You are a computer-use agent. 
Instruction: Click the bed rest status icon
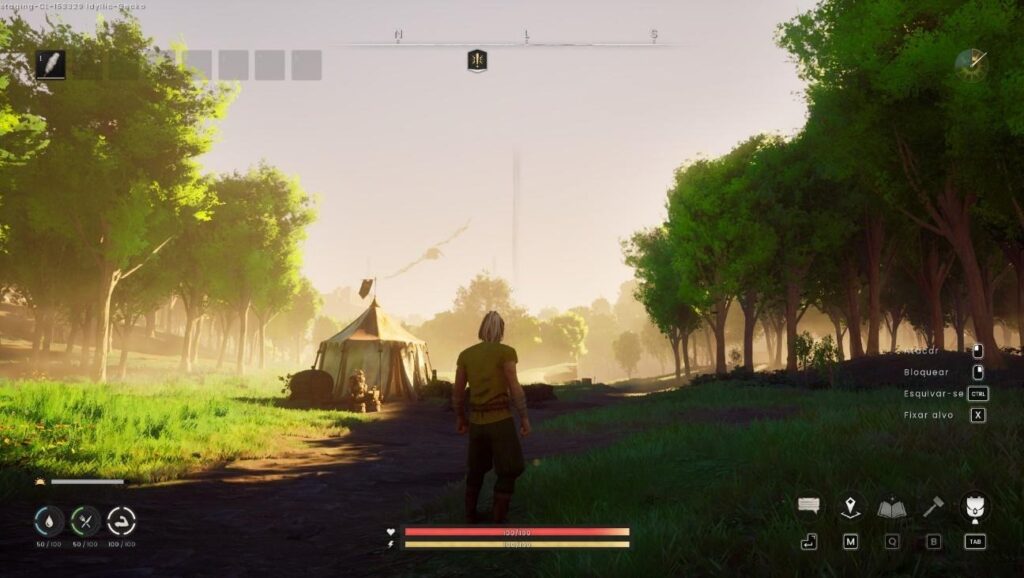[x=121, y=520]
